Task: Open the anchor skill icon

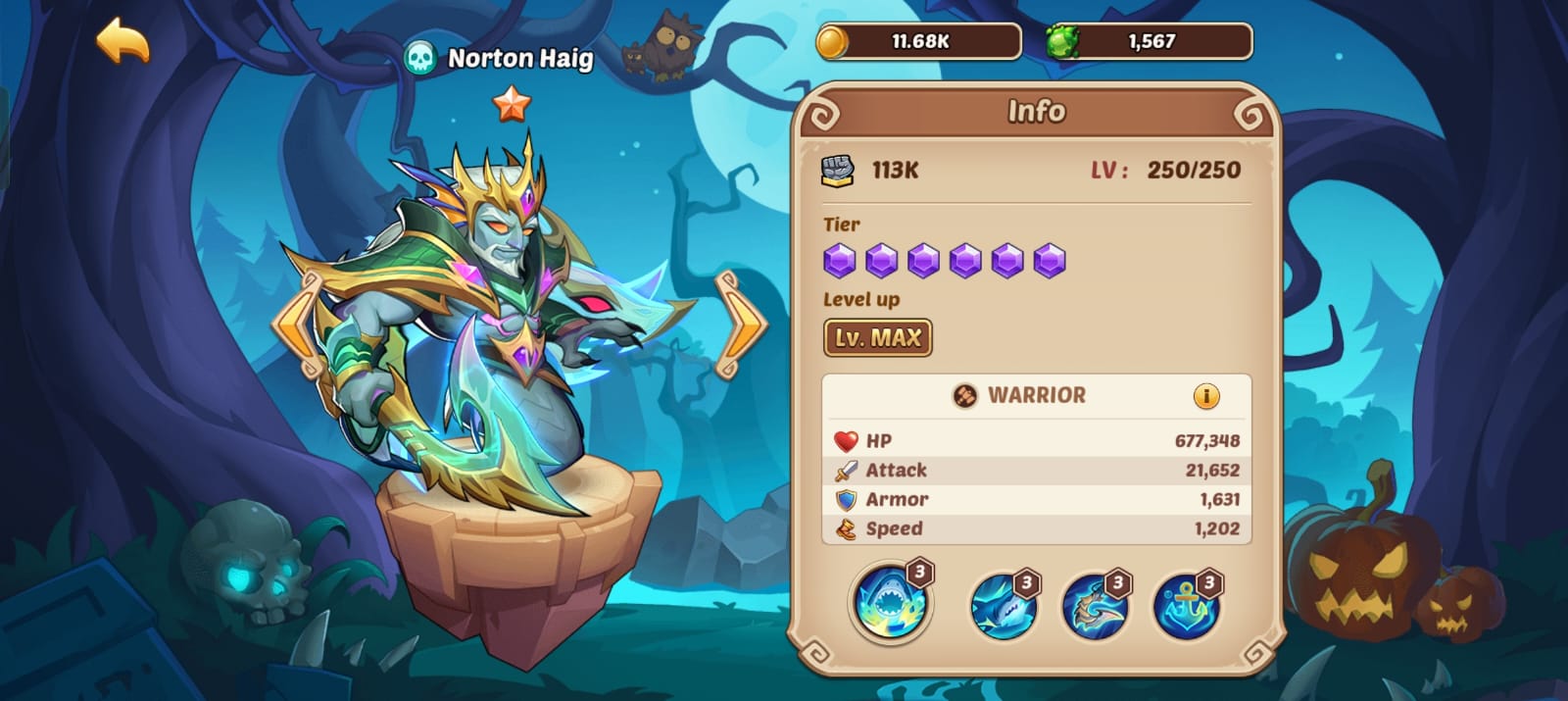Action: point(1186,605)
